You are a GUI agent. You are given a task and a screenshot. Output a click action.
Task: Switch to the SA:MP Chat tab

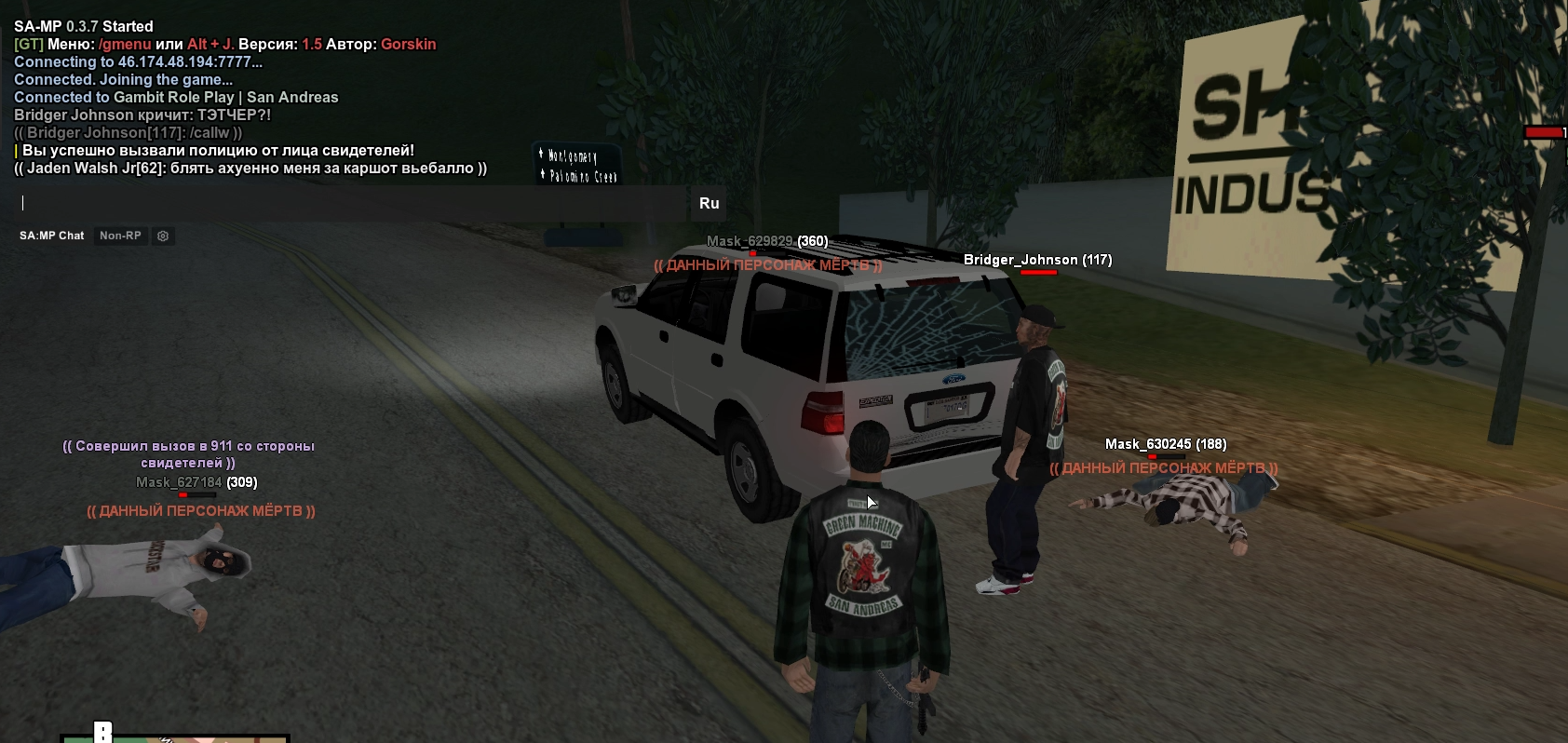(x=52, y=236)
